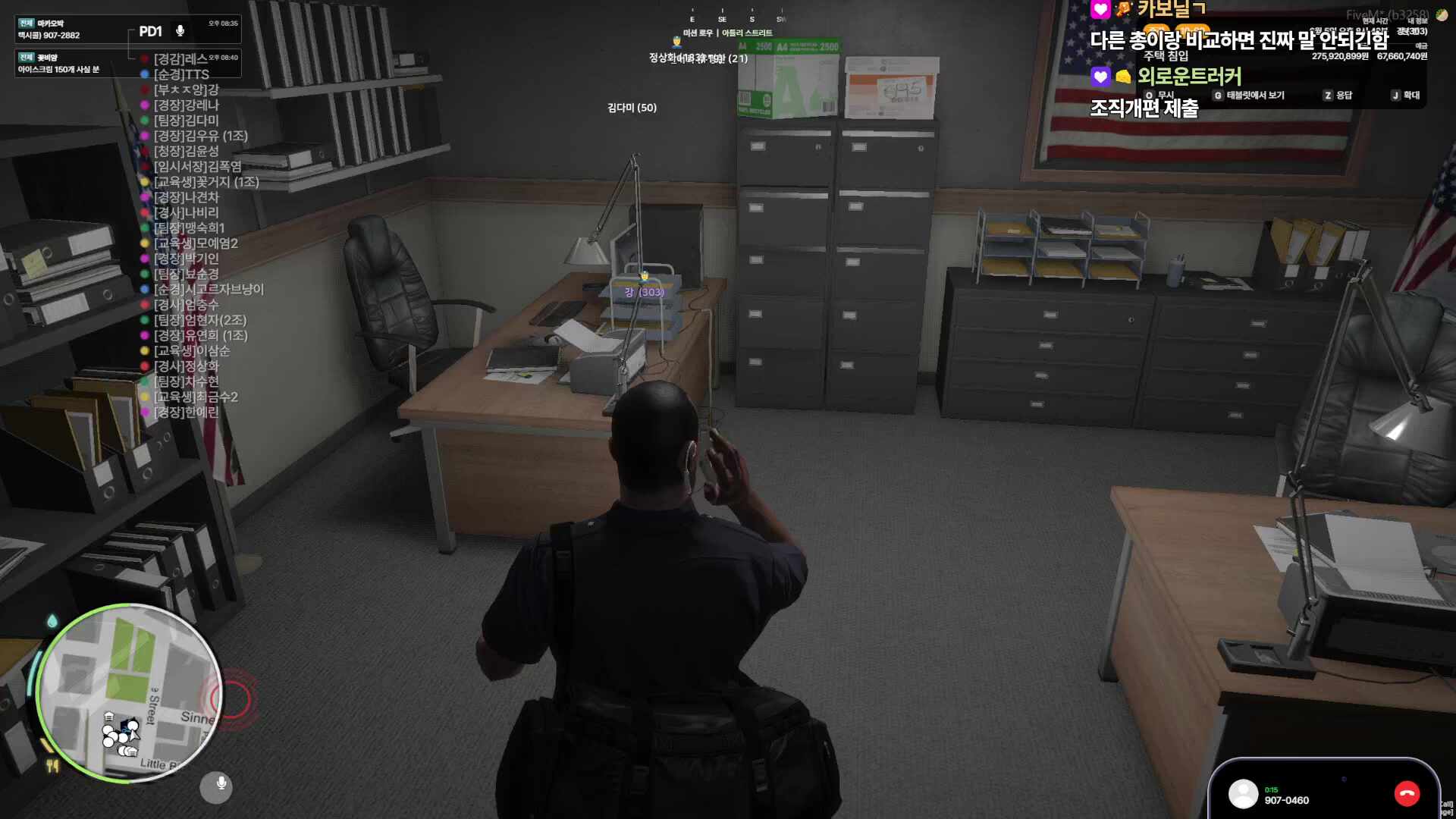Click the microphone icon next to PD1
This screenshot has height=819, width=1456.
(x=180, y=31)
